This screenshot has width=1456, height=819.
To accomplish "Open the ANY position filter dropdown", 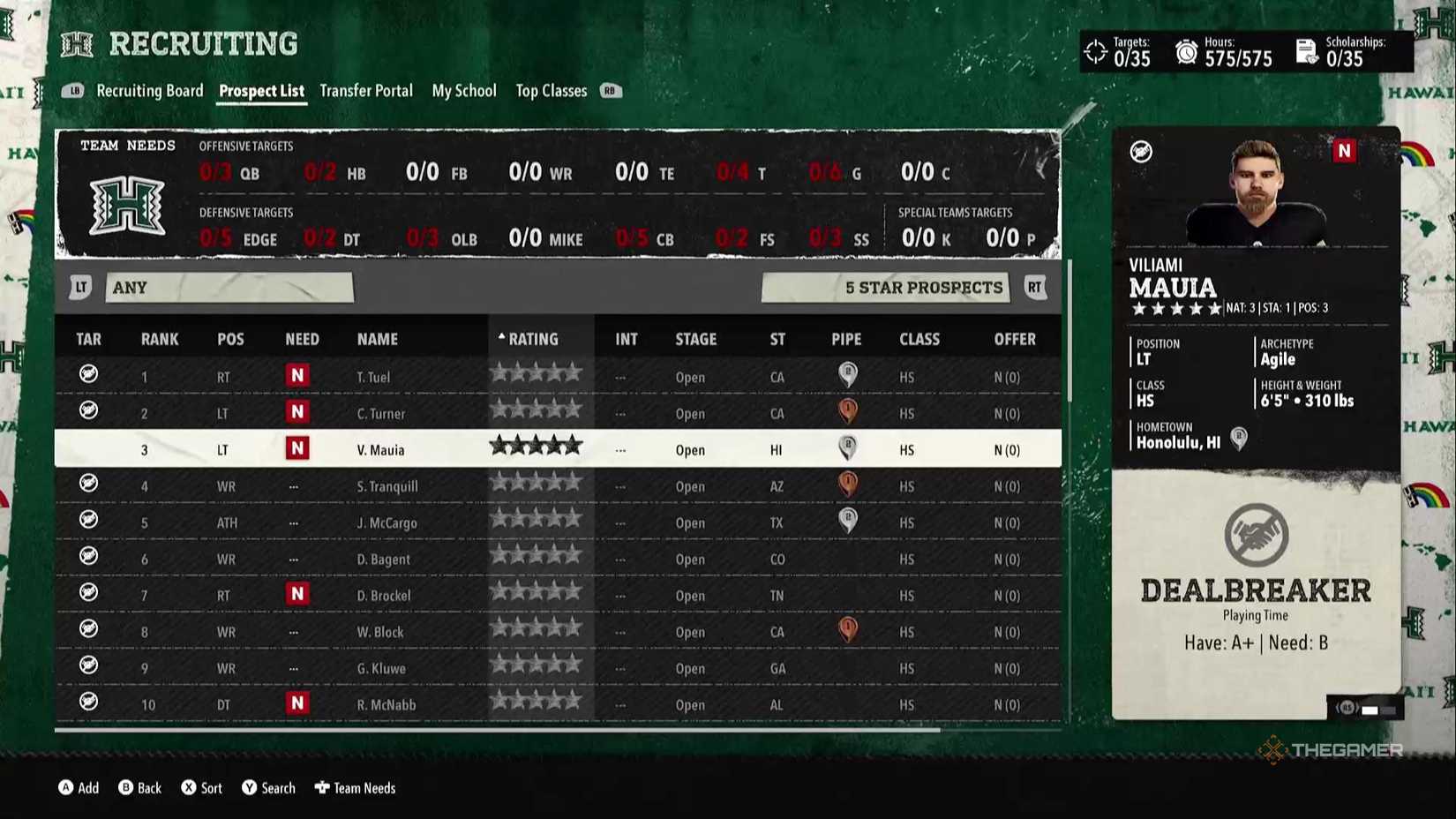I will click(229, 287).
